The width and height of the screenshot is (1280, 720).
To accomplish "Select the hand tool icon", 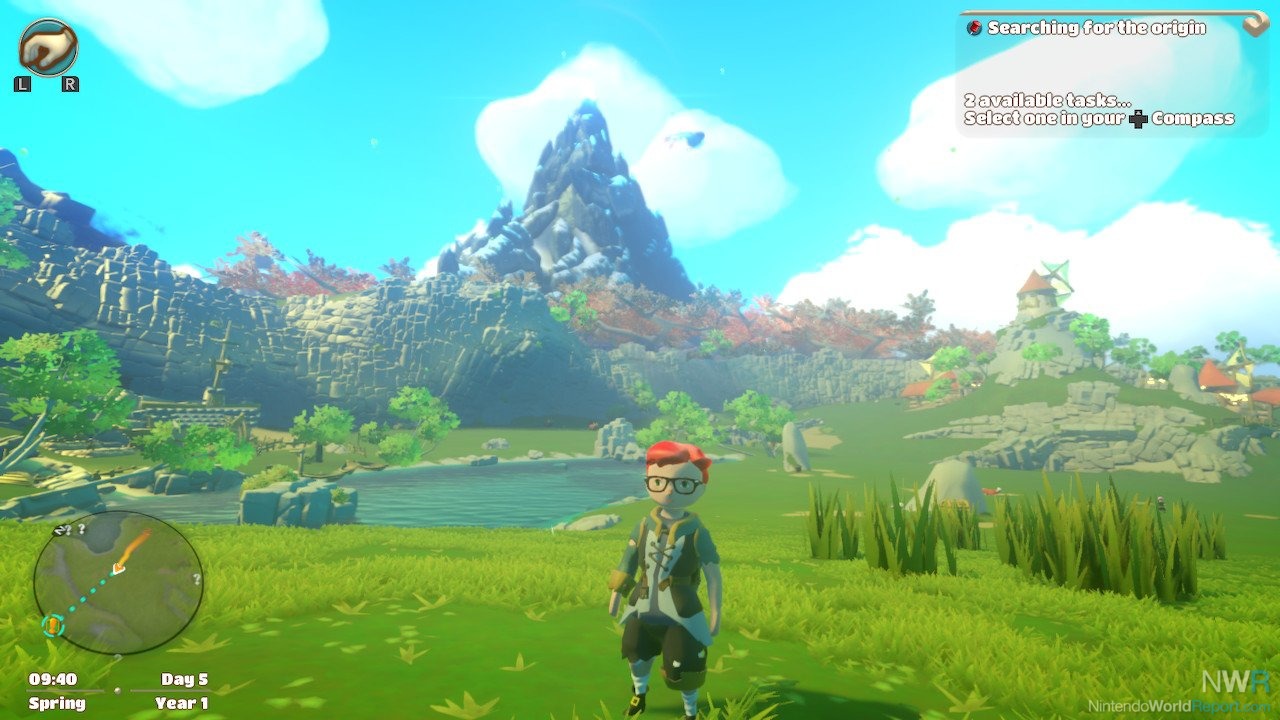I will click(47, 47).
